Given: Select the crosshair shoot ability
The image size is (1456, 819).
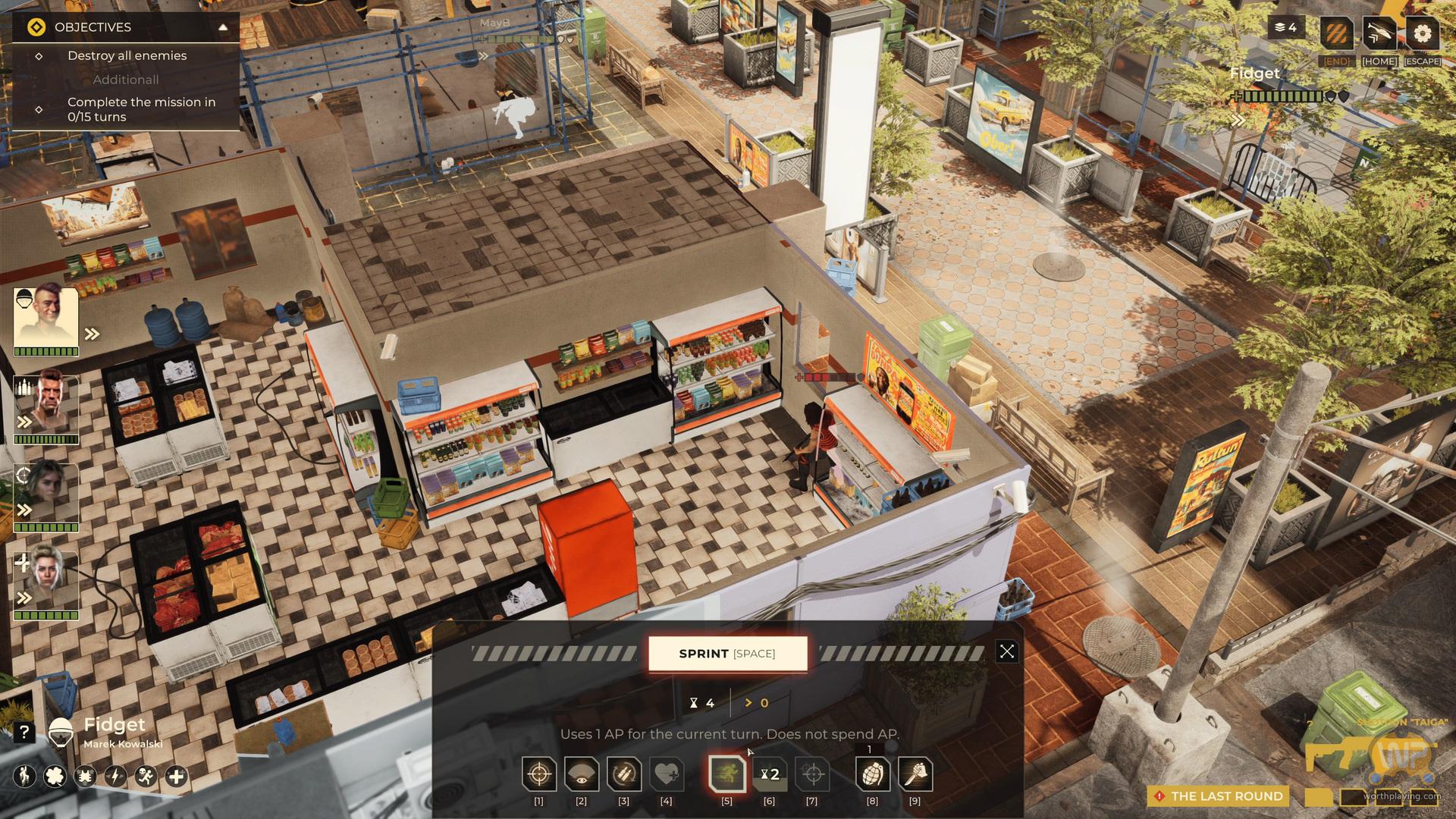Looking at the screenshot, I should click(539, 774).
